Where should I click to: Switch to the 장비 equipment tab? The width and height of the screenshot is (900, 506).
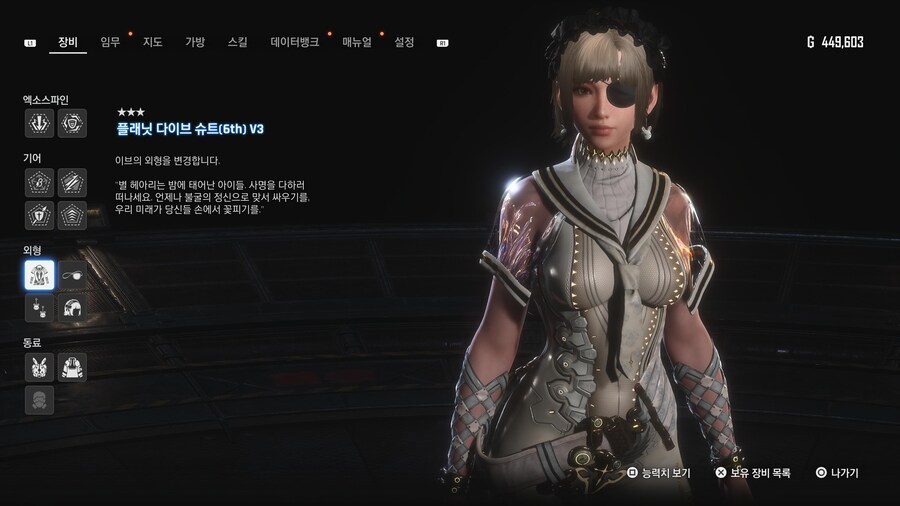[68, 42]
